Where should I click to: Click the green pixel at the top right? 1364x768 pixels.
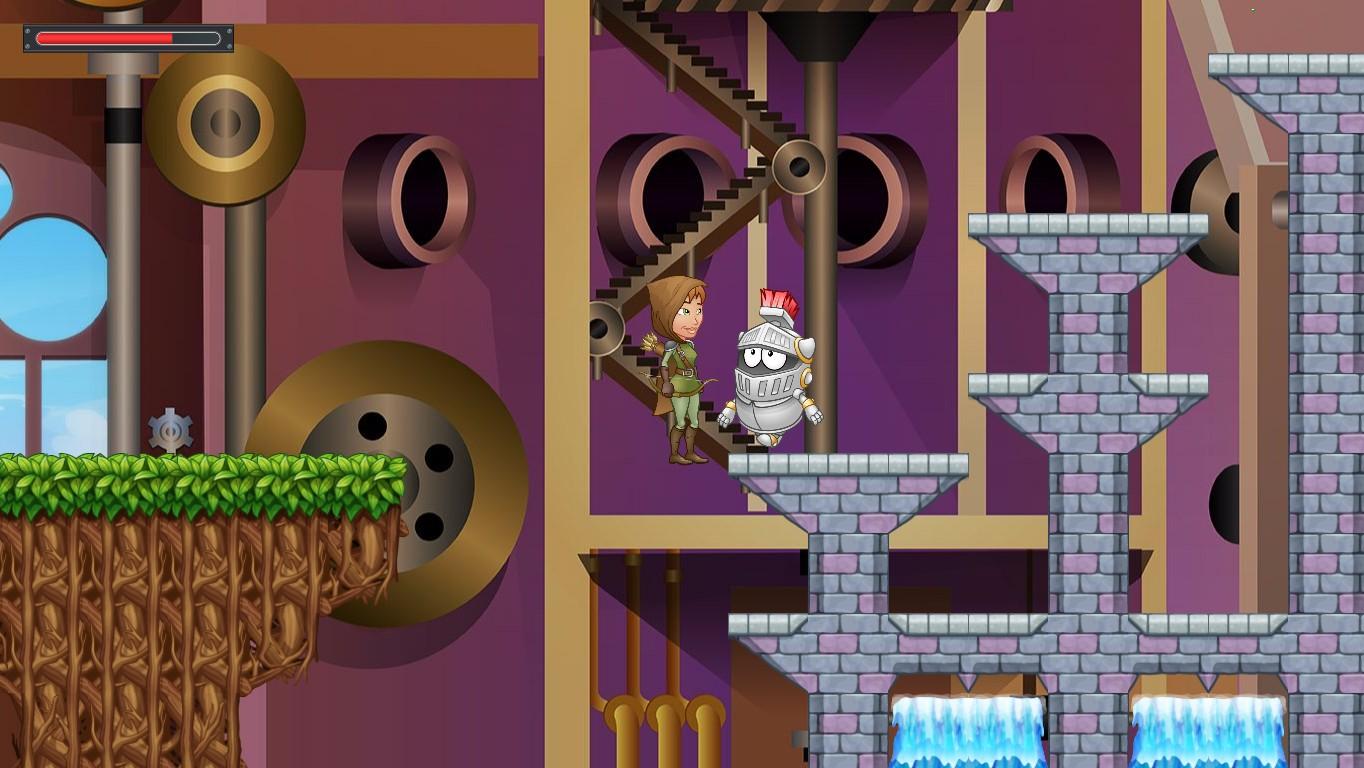pos(1252,9)
